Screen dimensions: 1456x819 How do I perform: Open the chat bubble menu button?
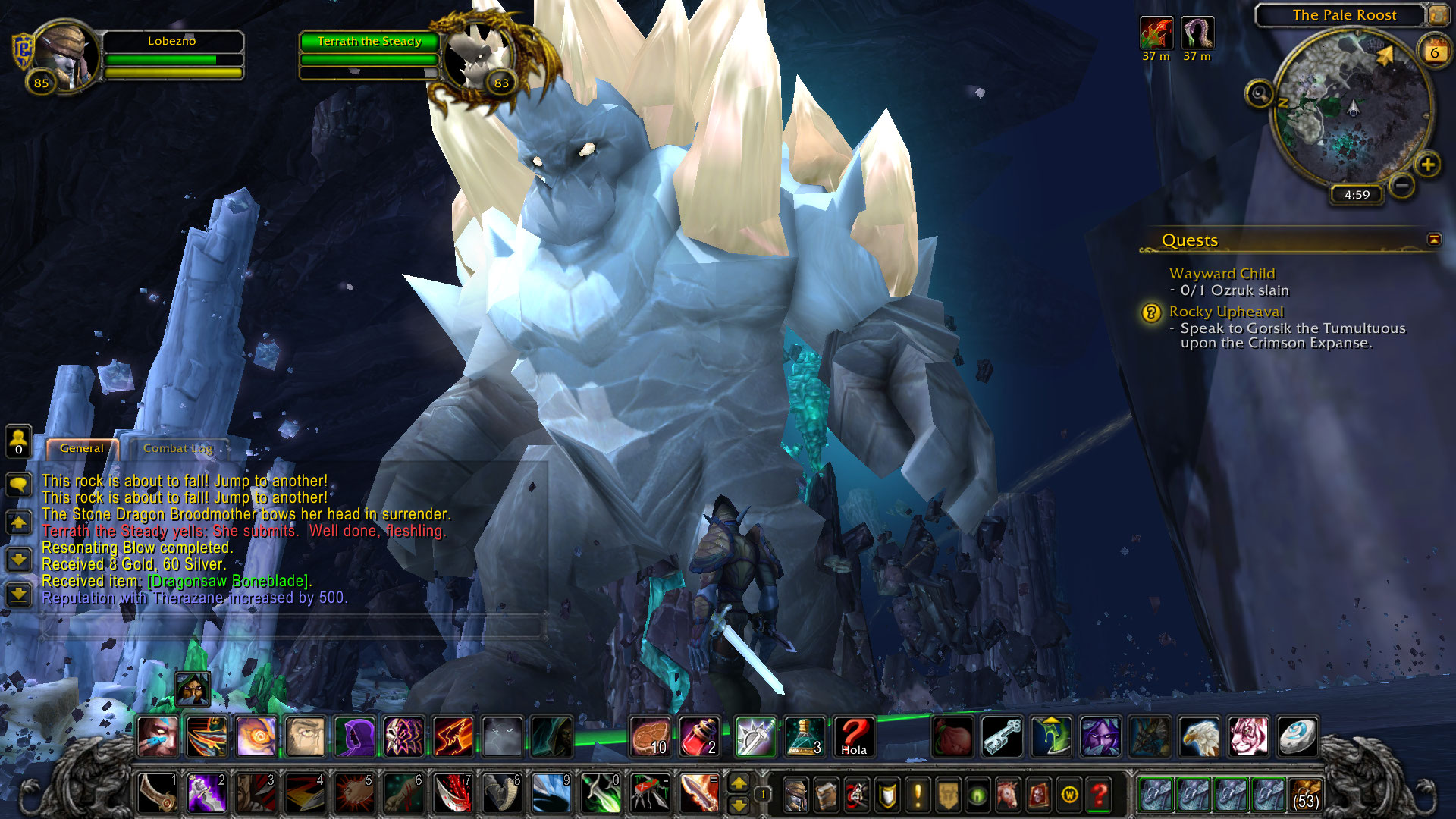tap(19, 484)
